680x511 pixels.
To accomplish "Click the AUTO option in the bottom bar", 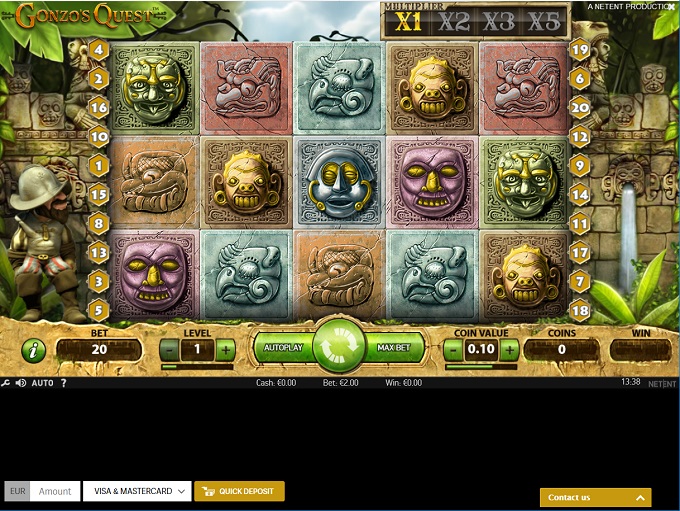I will pos(42,383).
